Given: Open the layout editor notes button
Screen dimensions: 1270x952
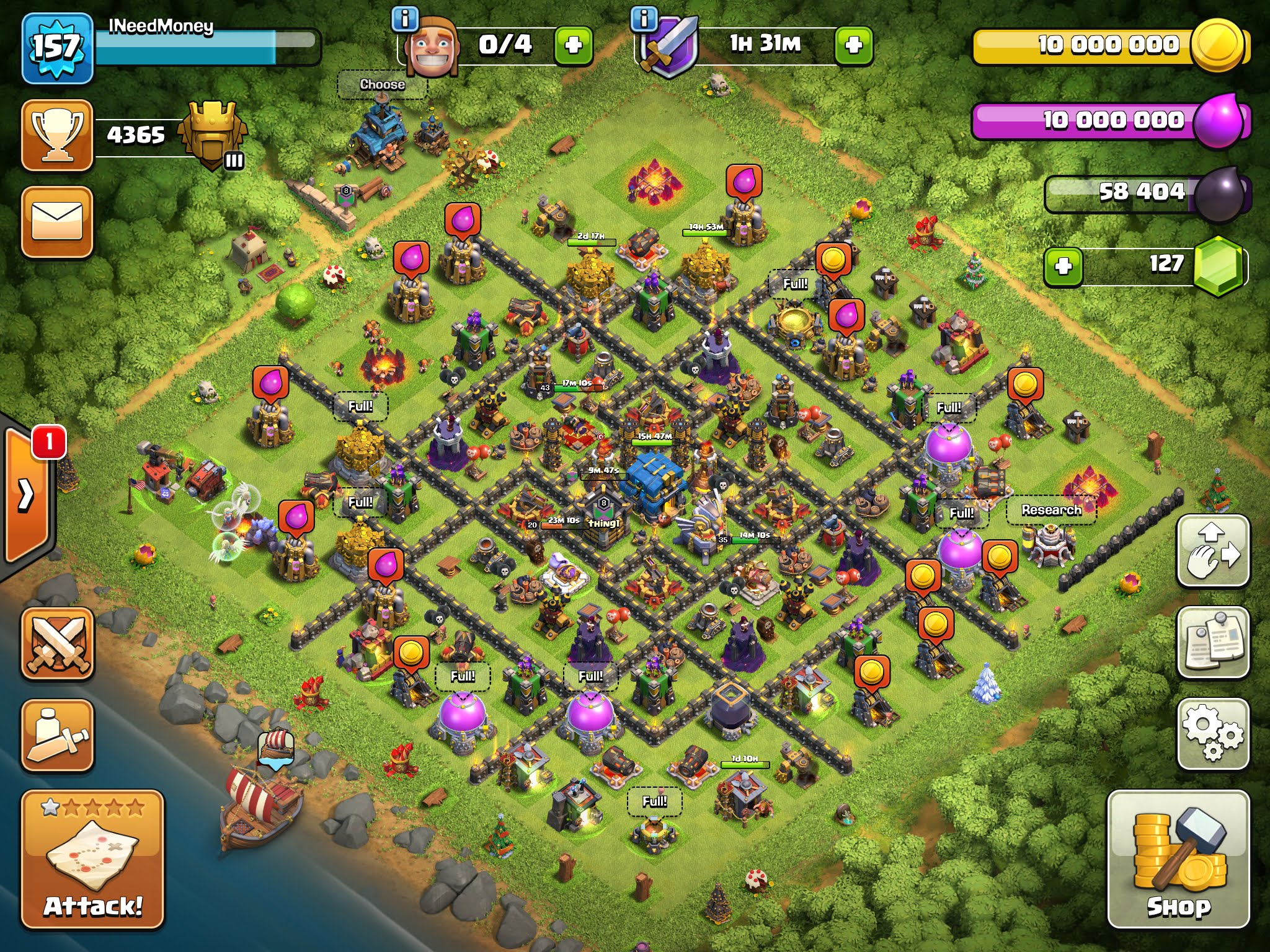Looking at the screenshot, I should click(x=1213, y=642).
